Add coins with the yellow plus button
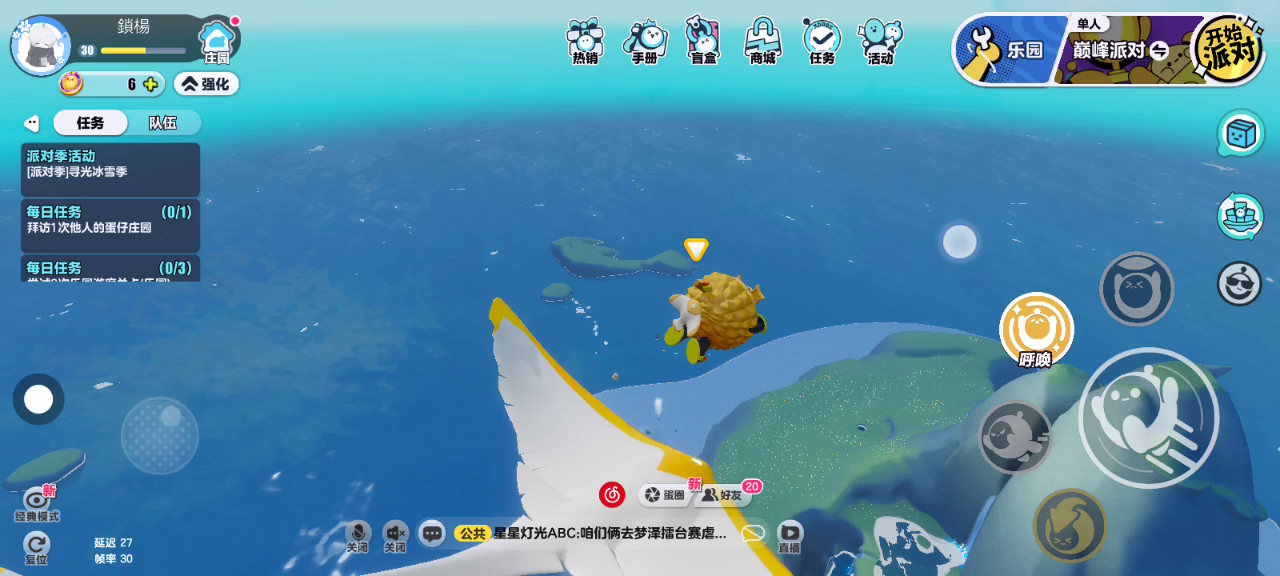 150,84
